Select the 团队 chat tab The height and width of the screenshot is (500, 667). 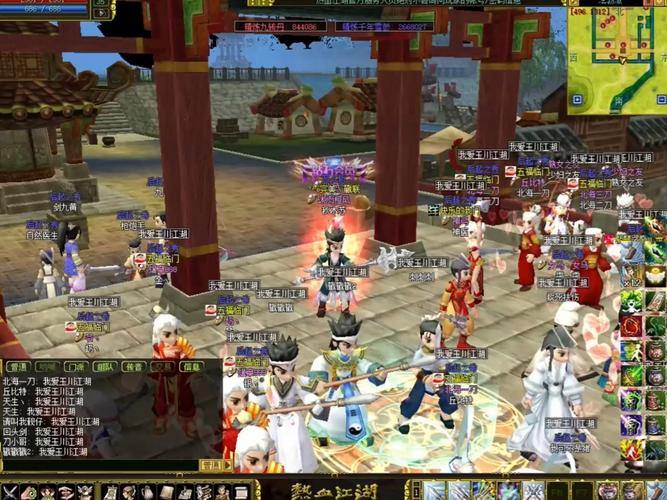[x=104, y=367]
